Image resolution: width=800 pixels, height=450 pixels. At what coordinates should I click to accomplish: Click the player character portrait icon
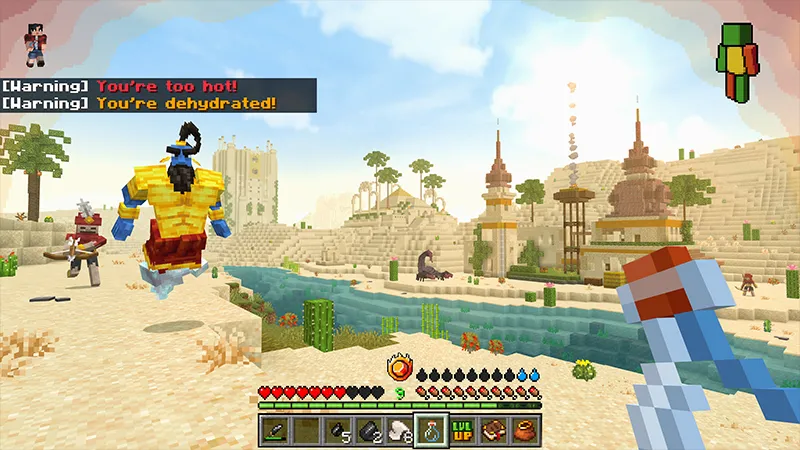(36, 45)
